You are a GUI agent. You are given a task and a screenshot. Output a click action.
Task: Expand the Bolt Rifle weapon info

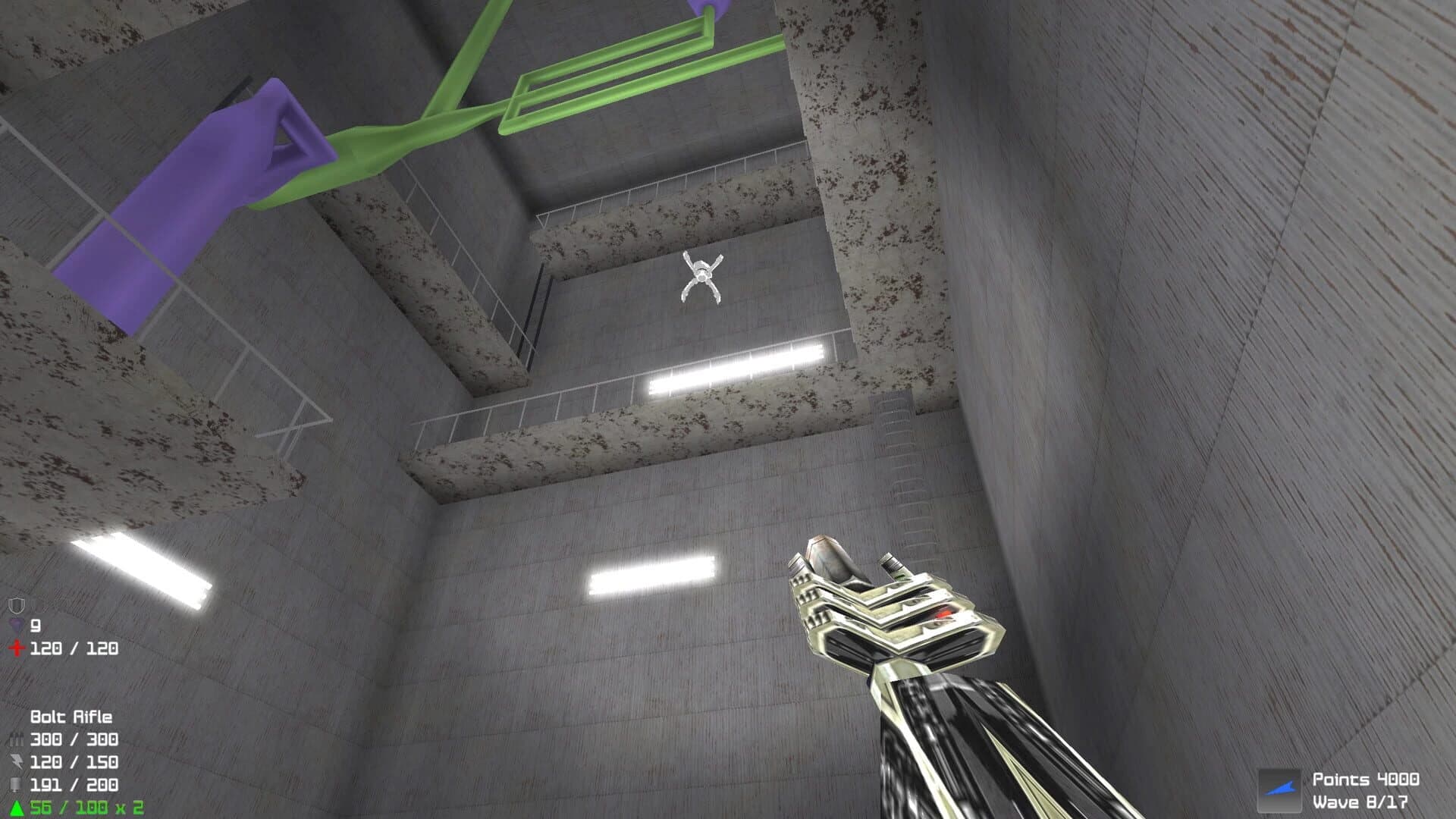point(72,716)
